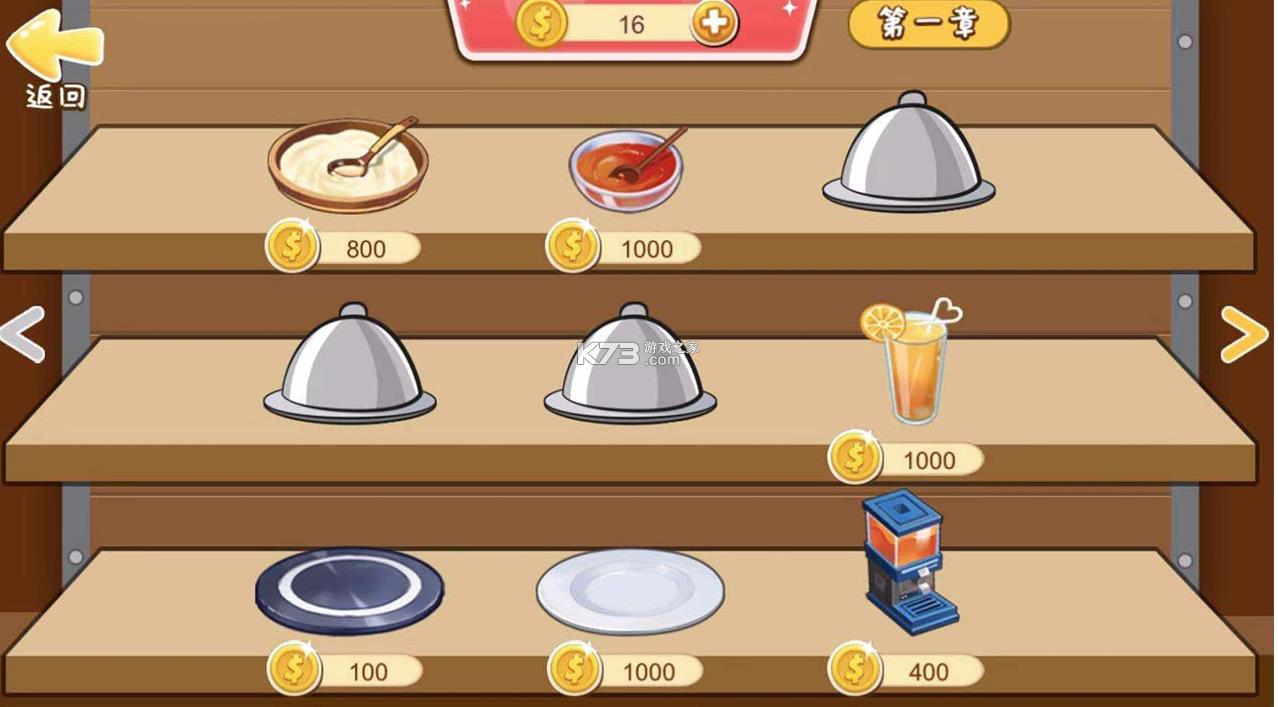This screenshot has height=707, width=1278.
Task: Add more coins with the plus button
Action: pyautogui.click(x=714, y=23)
